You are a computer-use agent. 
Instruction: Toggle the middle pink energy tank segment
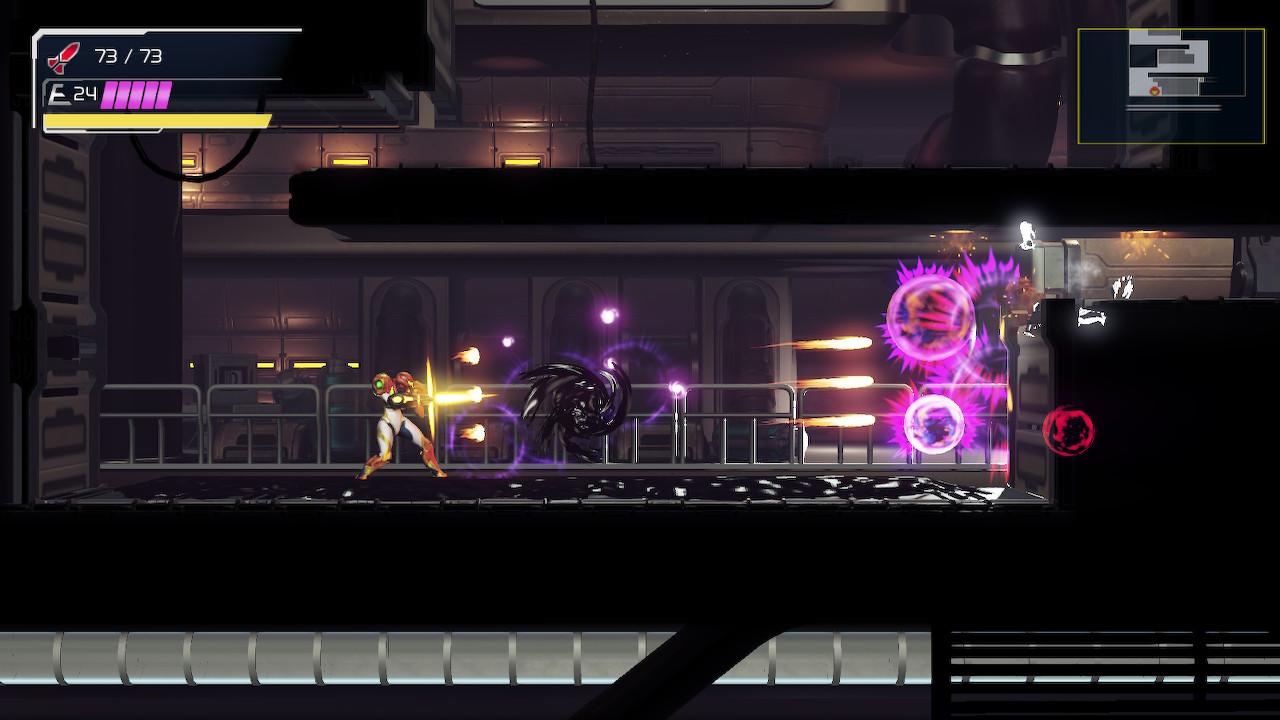click(x=136, y=94)
